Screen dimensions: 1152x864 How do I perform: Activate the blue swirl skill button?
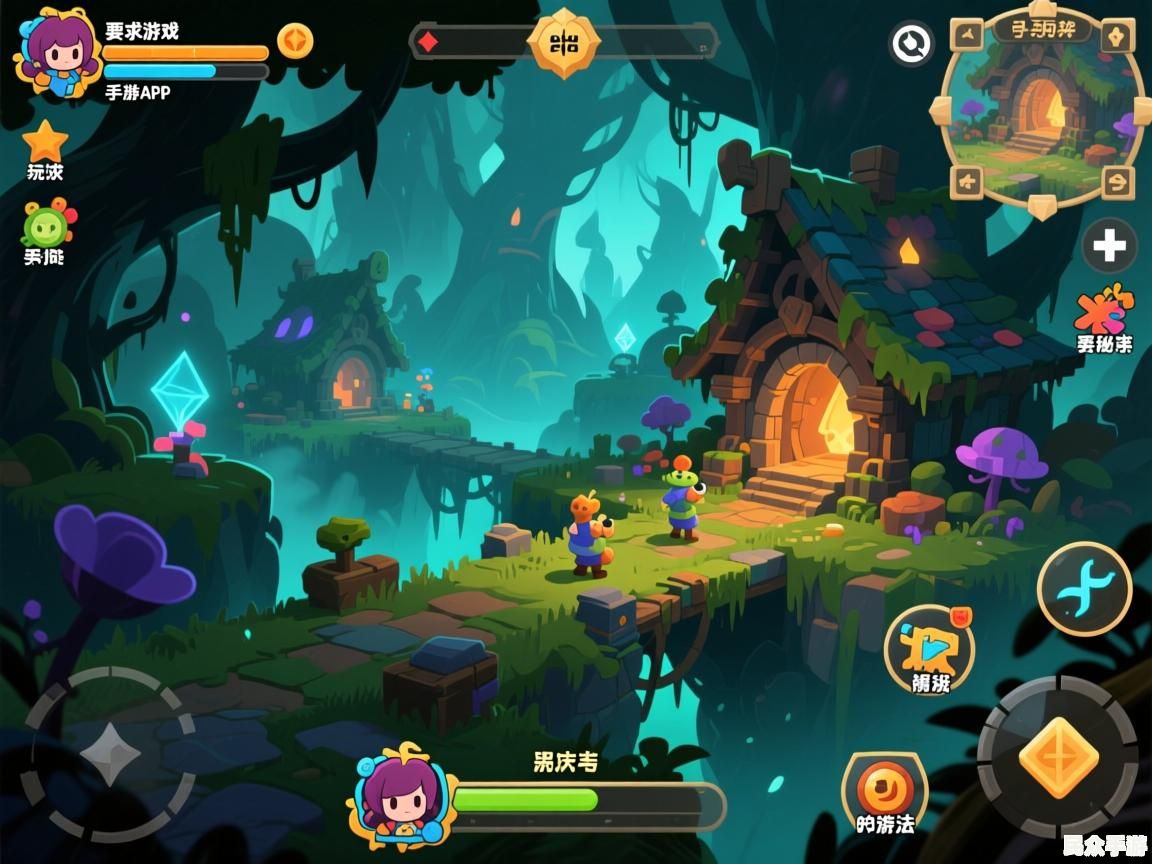[x=1084, y=588]
